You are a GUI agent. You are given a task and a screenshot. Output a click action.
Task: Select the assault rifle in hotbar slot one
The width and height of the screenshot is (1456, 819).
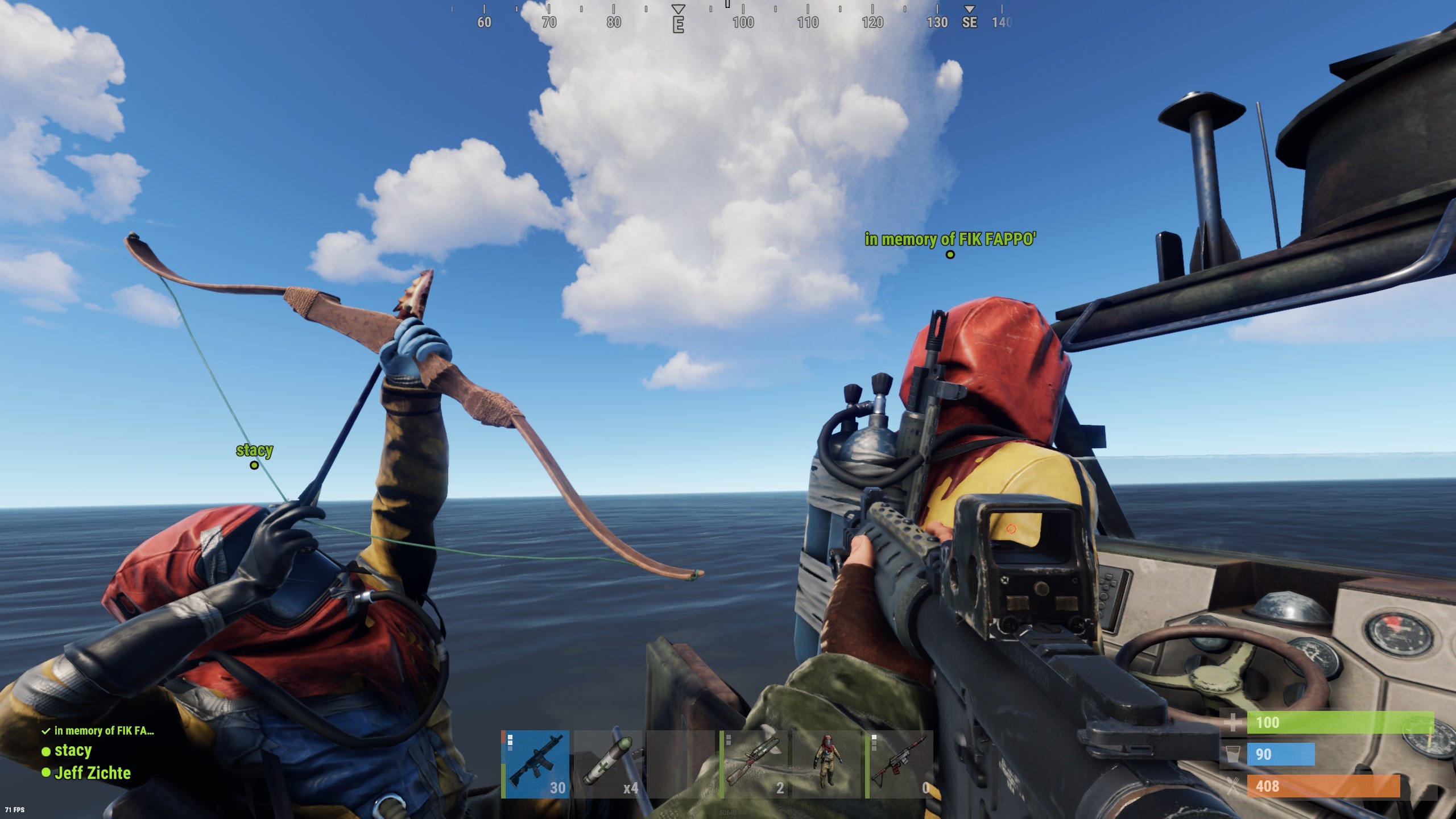(x=537, y=765)
